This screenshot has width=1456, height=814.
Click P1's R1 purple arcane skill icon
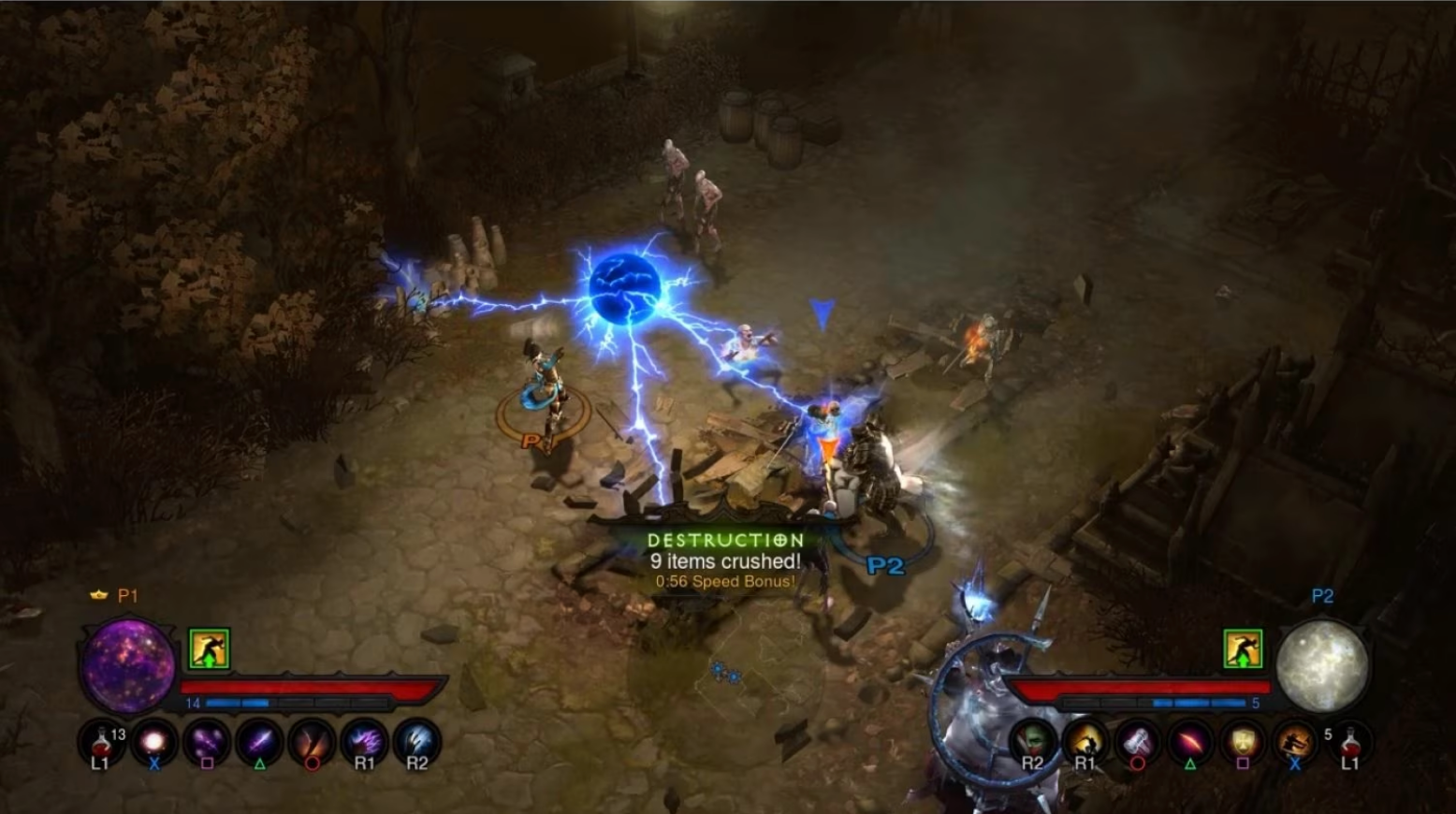tap(362, 742)
